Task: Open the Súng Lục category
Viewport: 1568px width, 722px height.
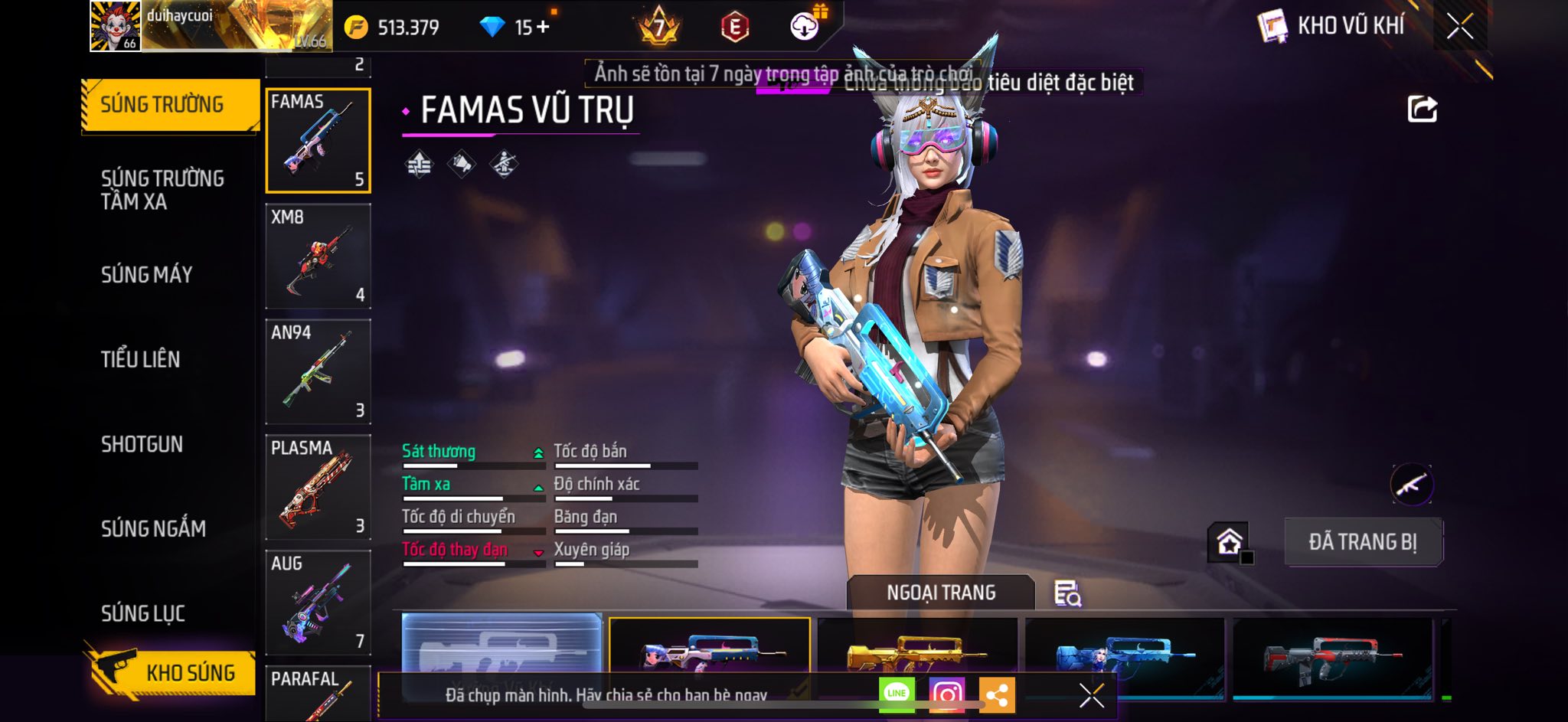Action: click(x=143, y=613)
